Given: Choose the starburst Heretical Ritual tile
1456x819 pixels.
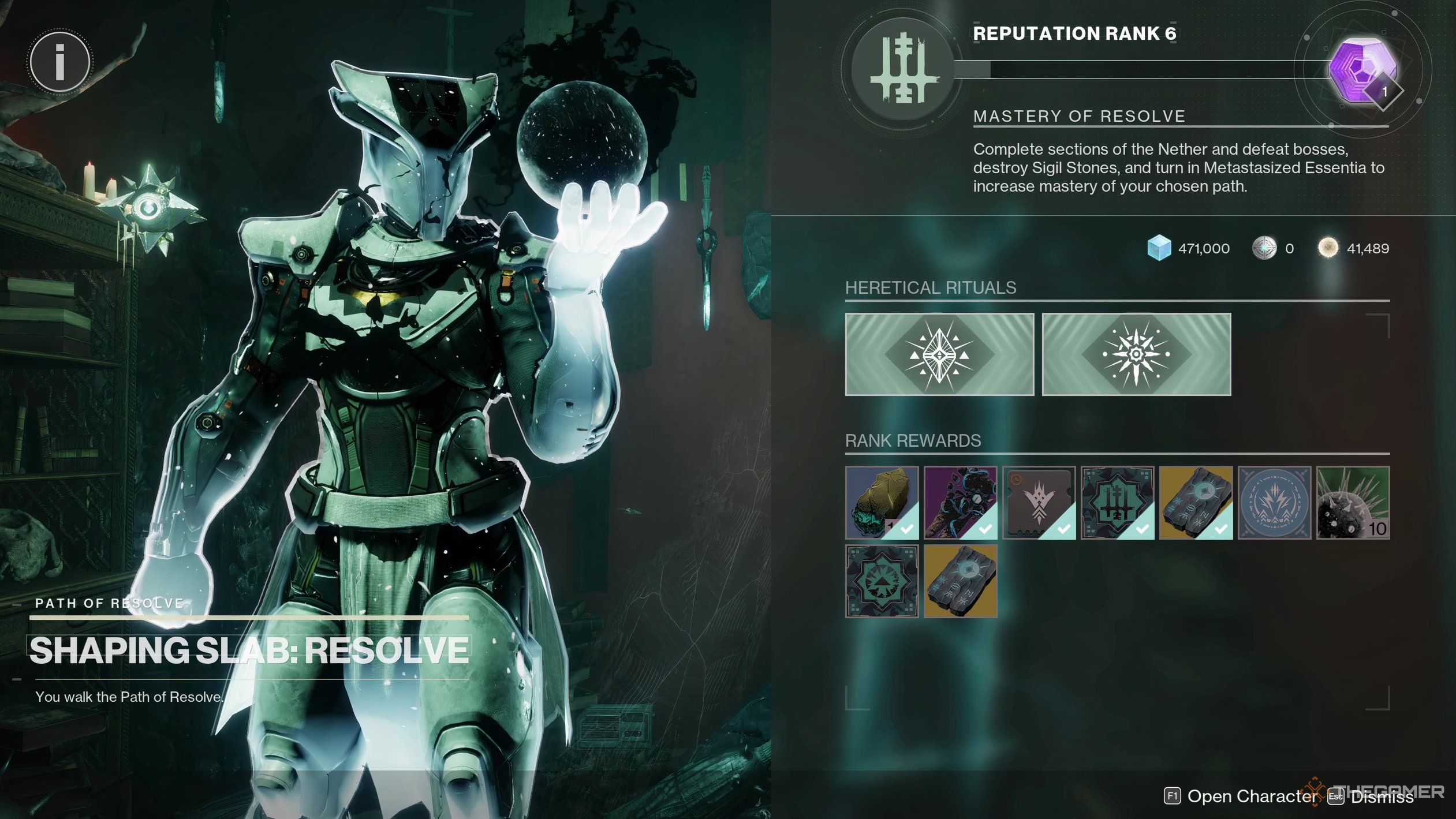Looking at the screenshot, I should point(1136,354).
